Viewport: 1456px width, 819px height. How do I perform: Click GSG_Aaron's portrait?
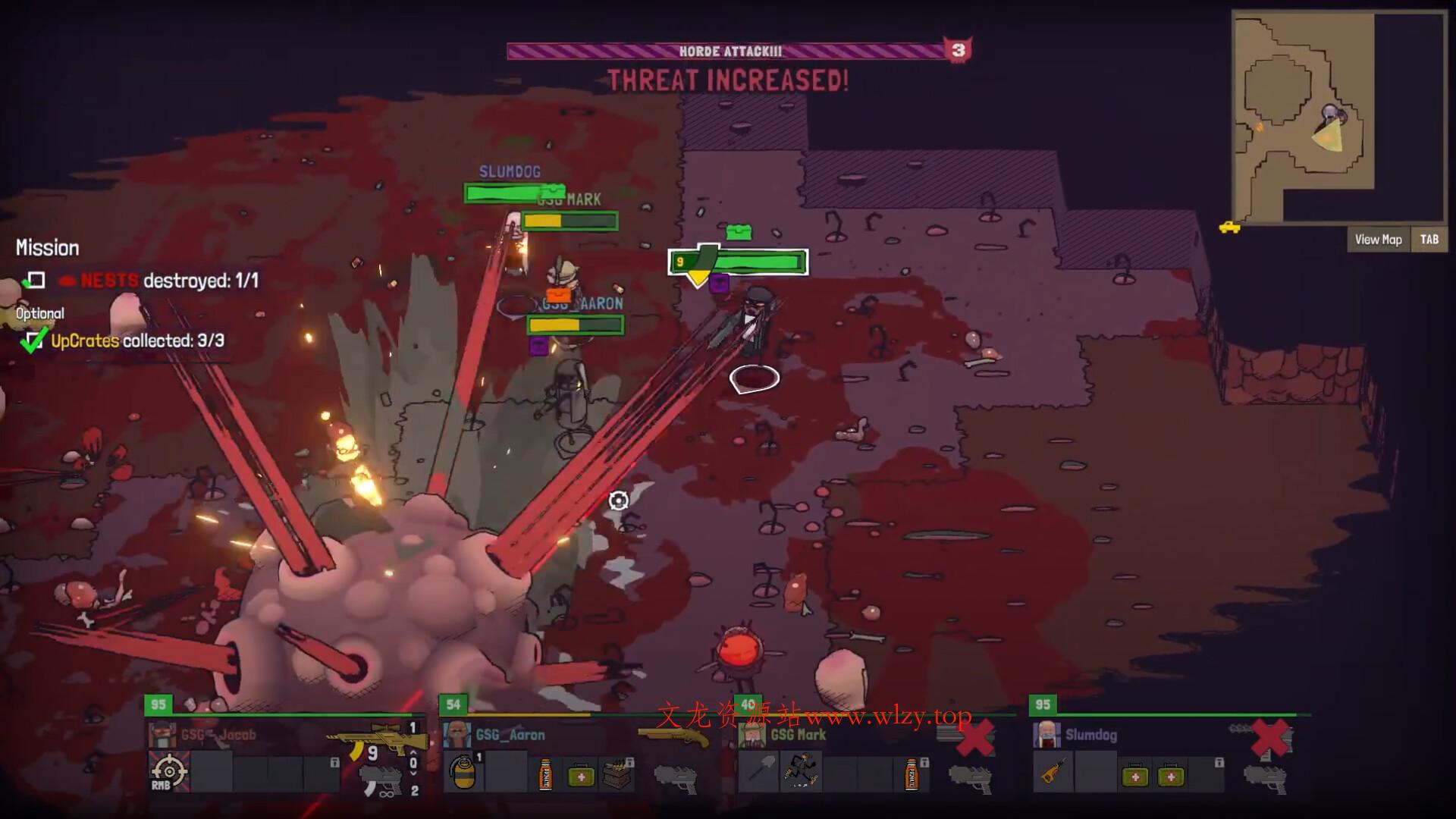coord(457,735)
